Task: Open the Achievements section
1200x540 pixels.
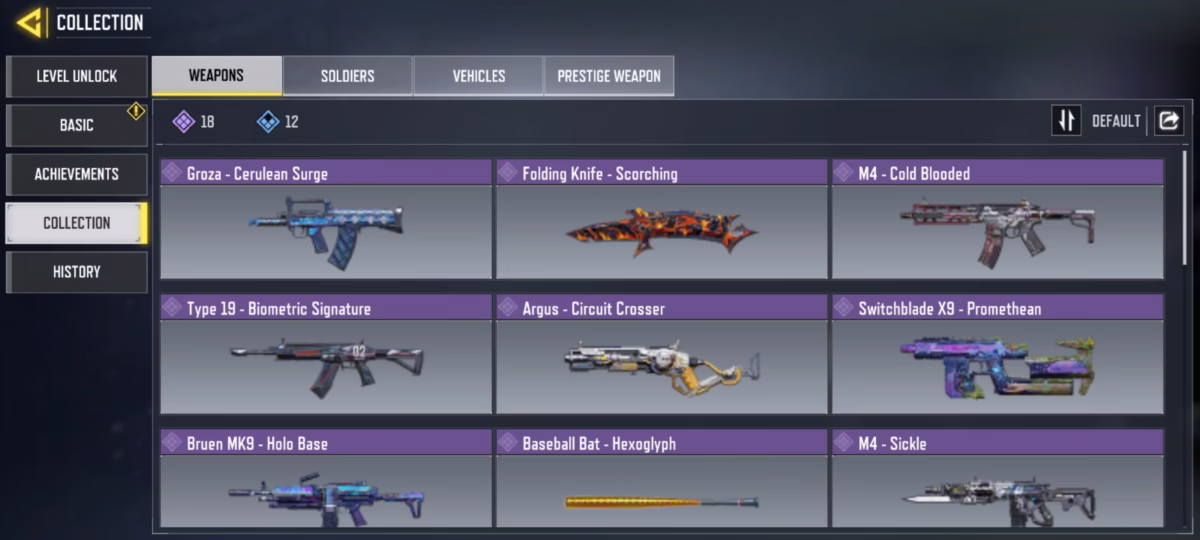Action: click(77, 174)
